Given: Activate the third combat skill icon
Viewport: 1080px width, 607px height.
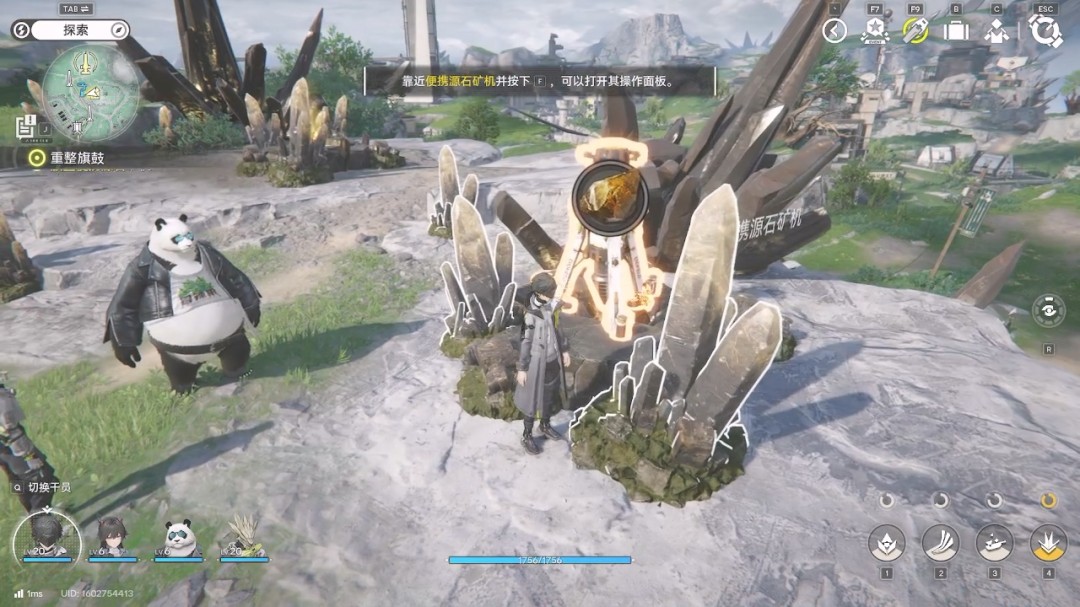Looking at the screenshot, I should click(994, 543).
